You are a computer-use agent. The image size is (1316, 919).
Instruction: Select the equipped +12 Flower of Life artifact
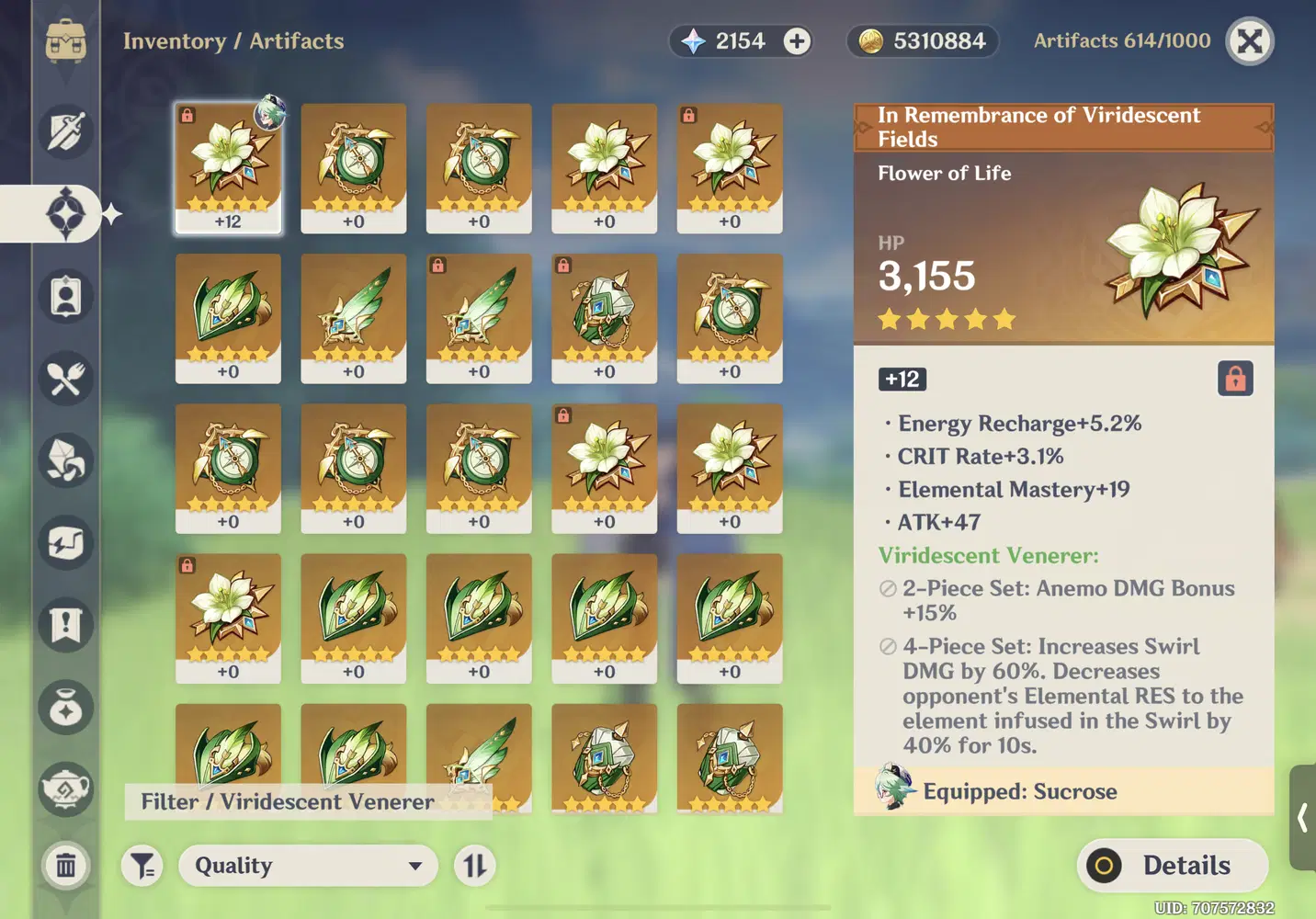pos(228,168)
